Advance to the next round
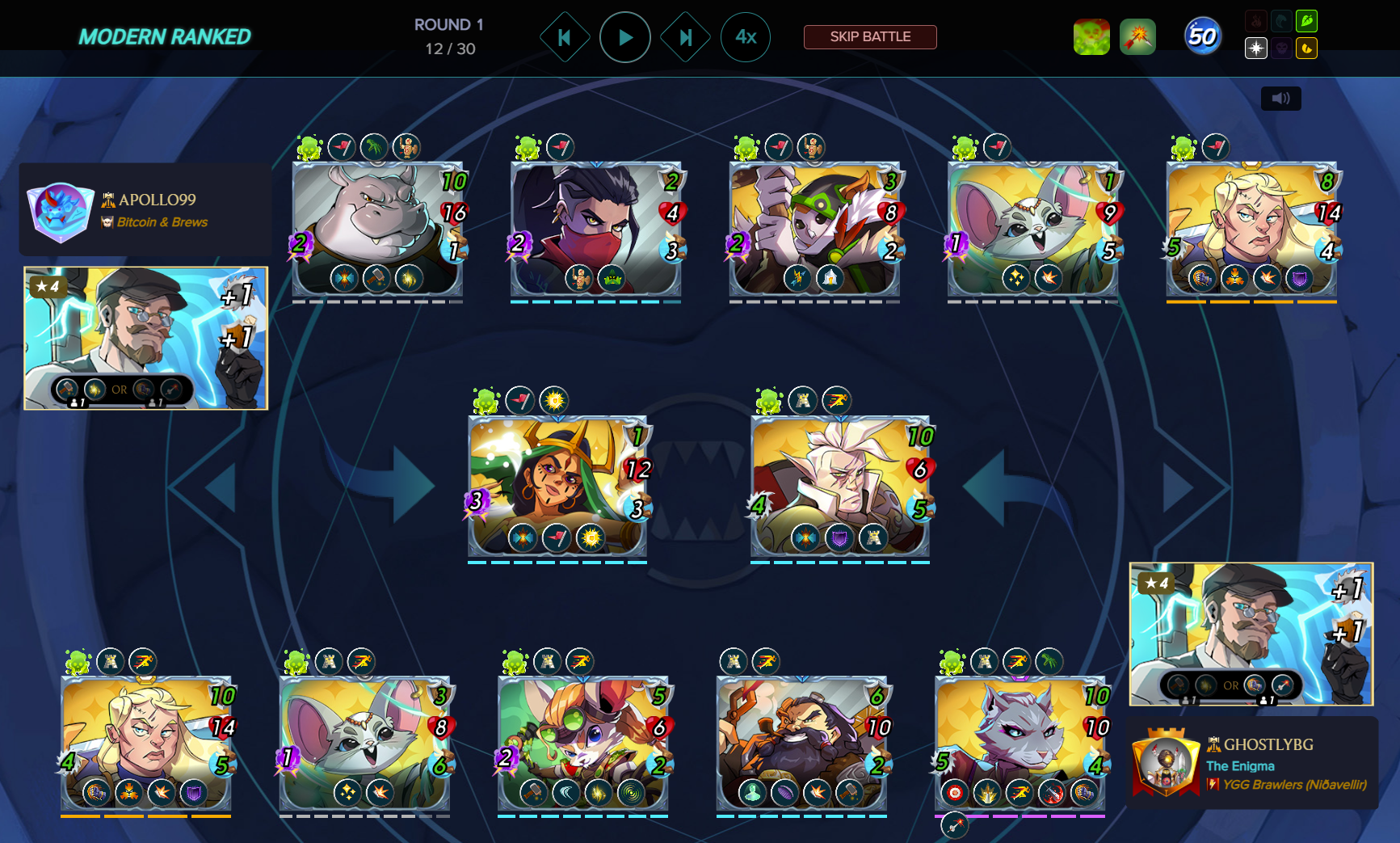 (685, 37)
